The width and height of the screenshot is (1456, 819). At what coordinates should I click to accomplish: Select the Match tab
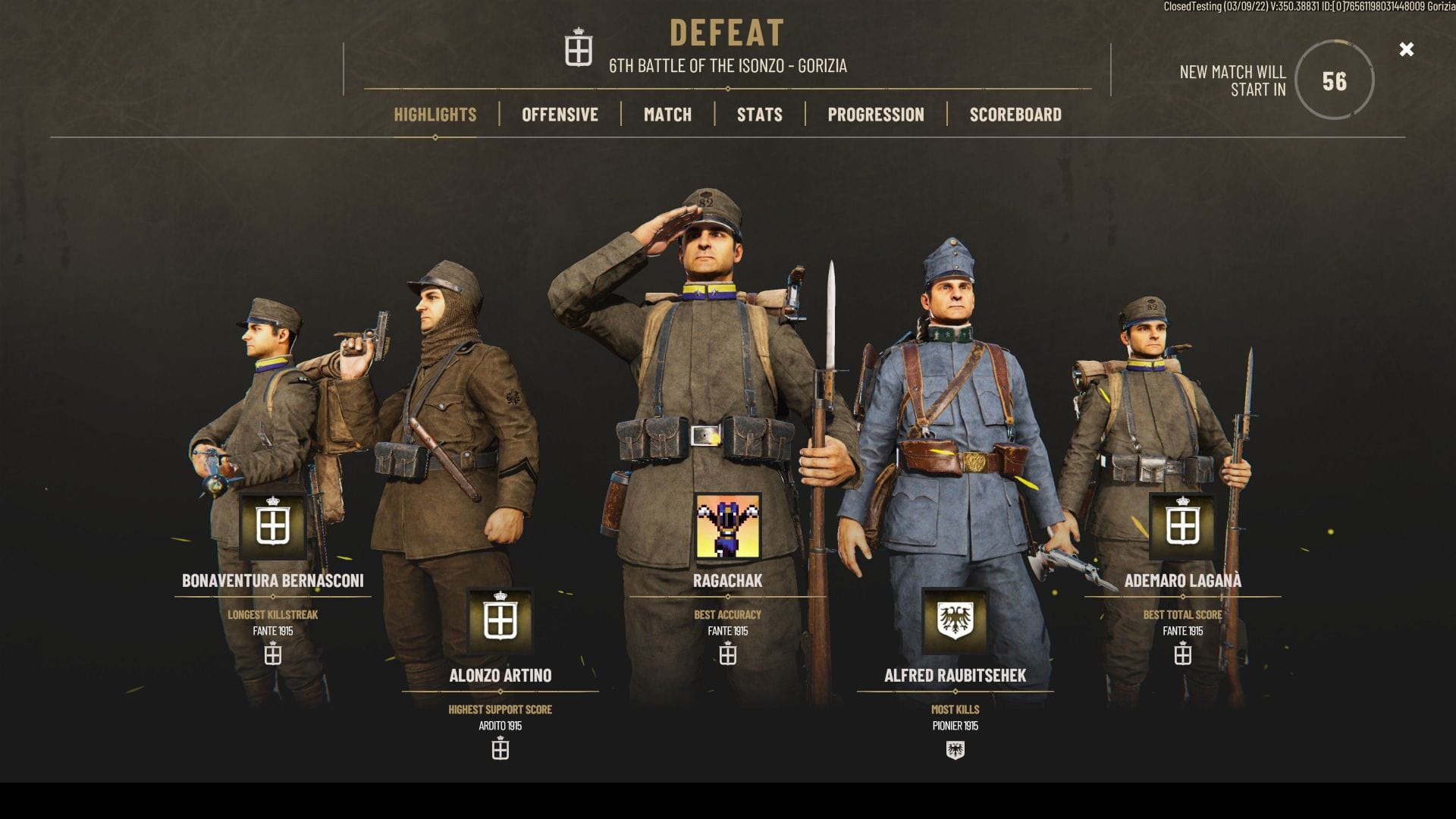pos(667,115)
